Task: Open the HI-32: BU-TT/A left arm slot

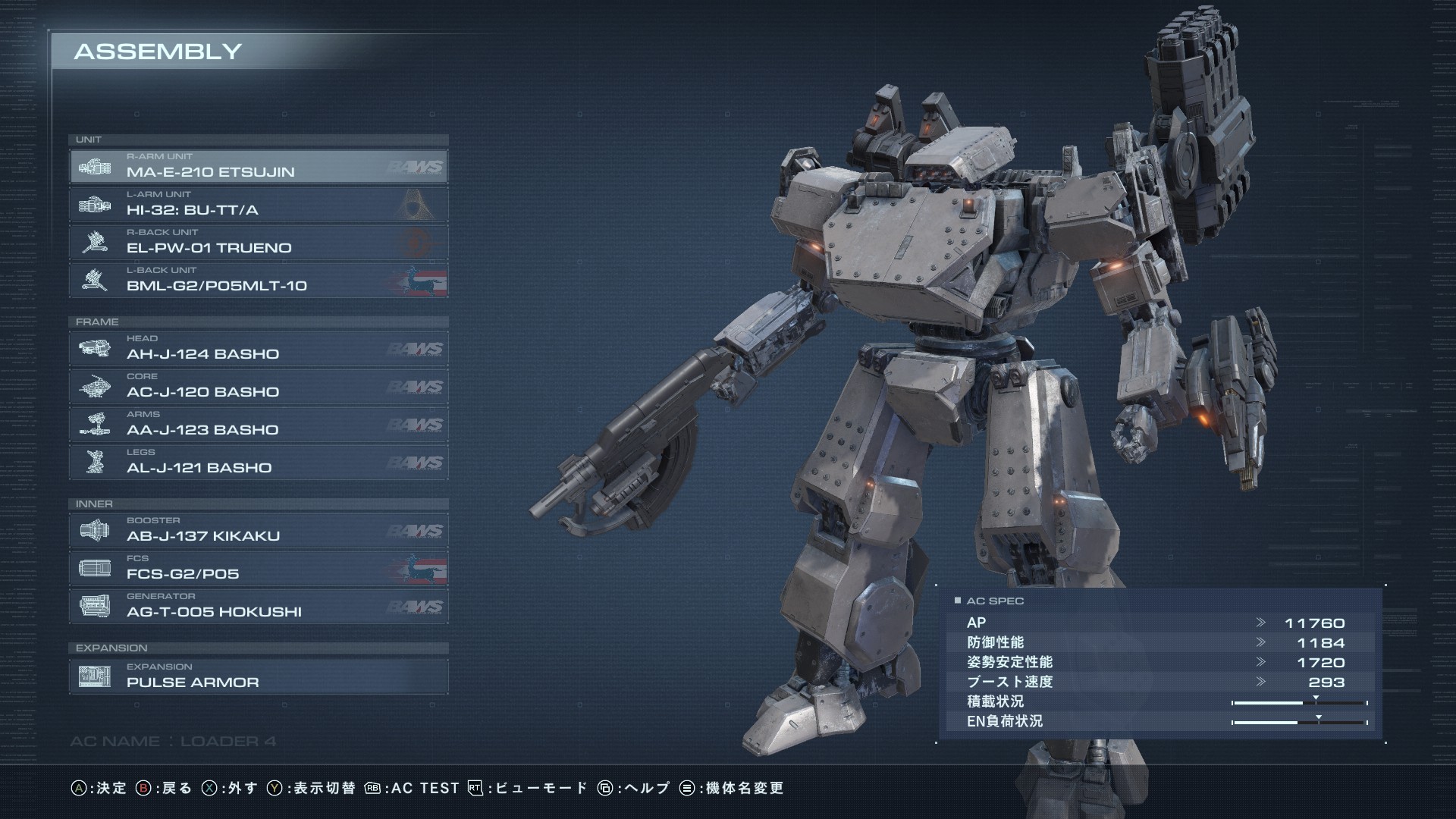Action: [x=258, y=205]
